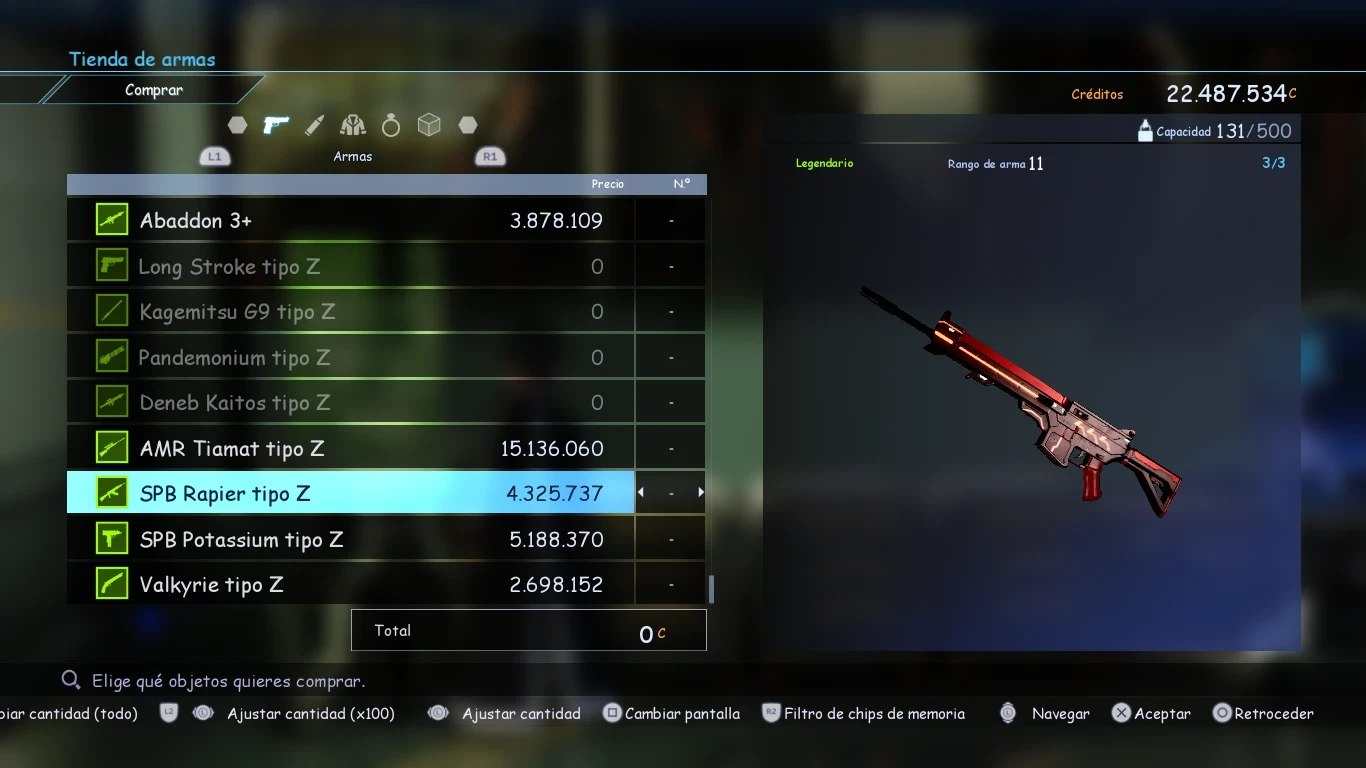Click the SPB Potassium tipo Z weapon icon

coord(110,538)
